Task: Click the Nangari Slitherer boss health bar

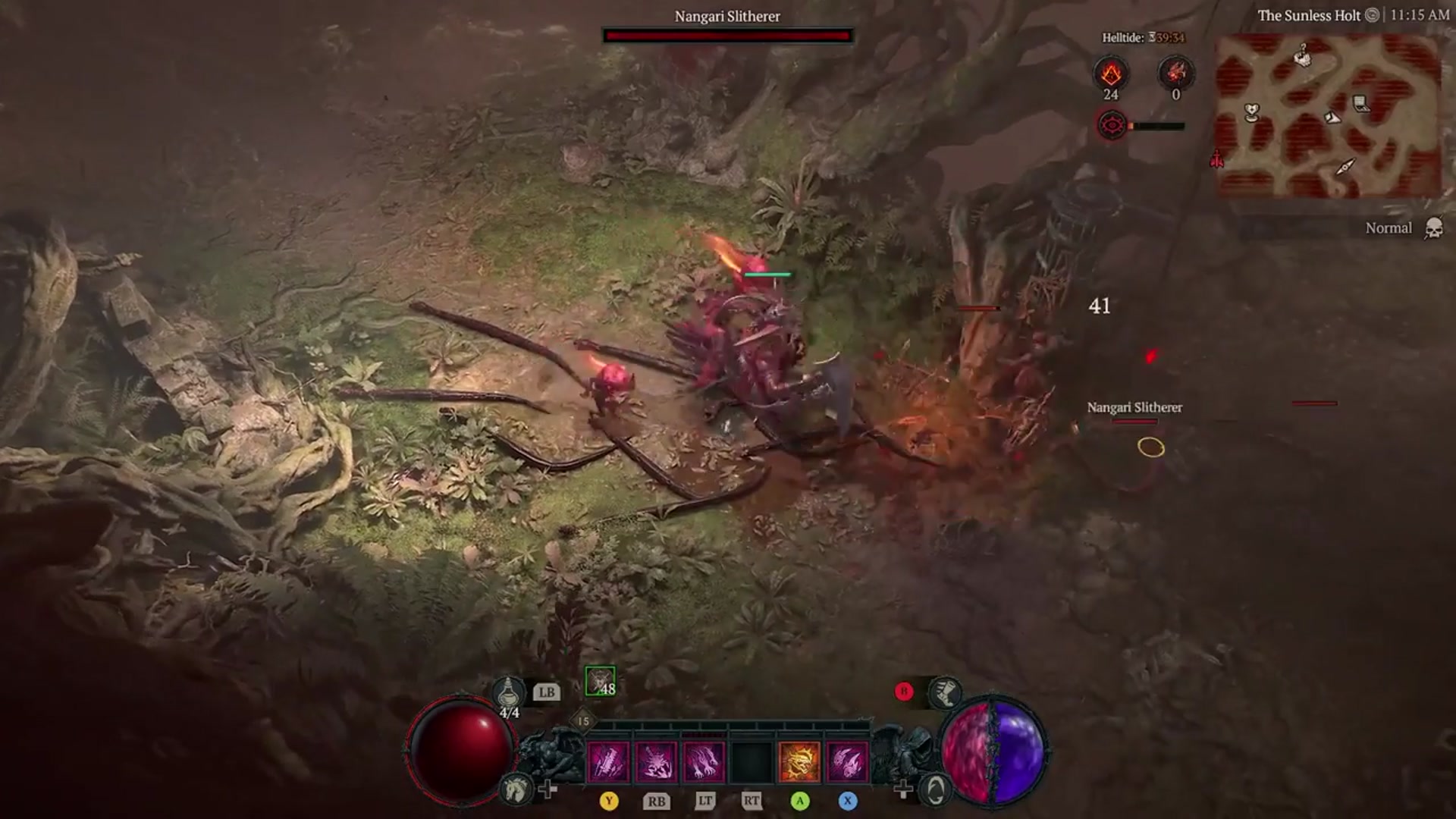Action: tap(726, 33)
